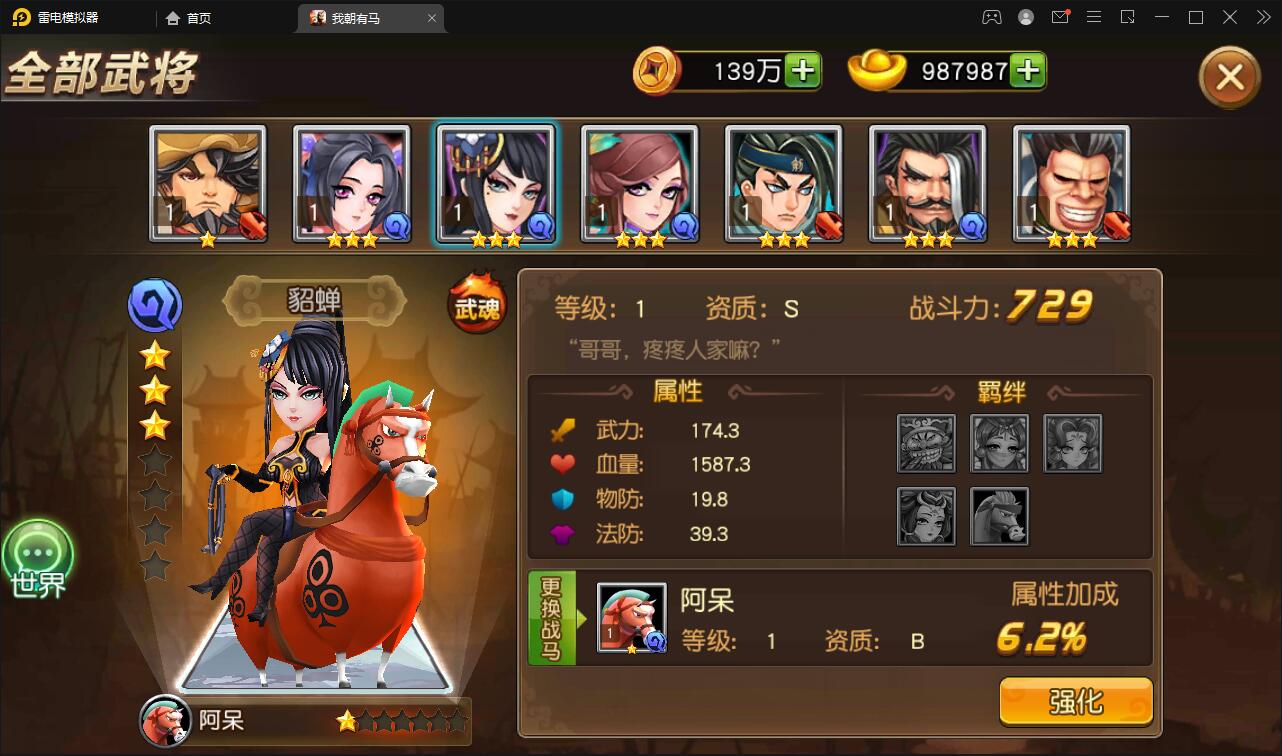The height and width of the screenshot is (756, 1282).
Task: Click the hamburger menu icon in the emulator title bar
Action: [1094, 17]
